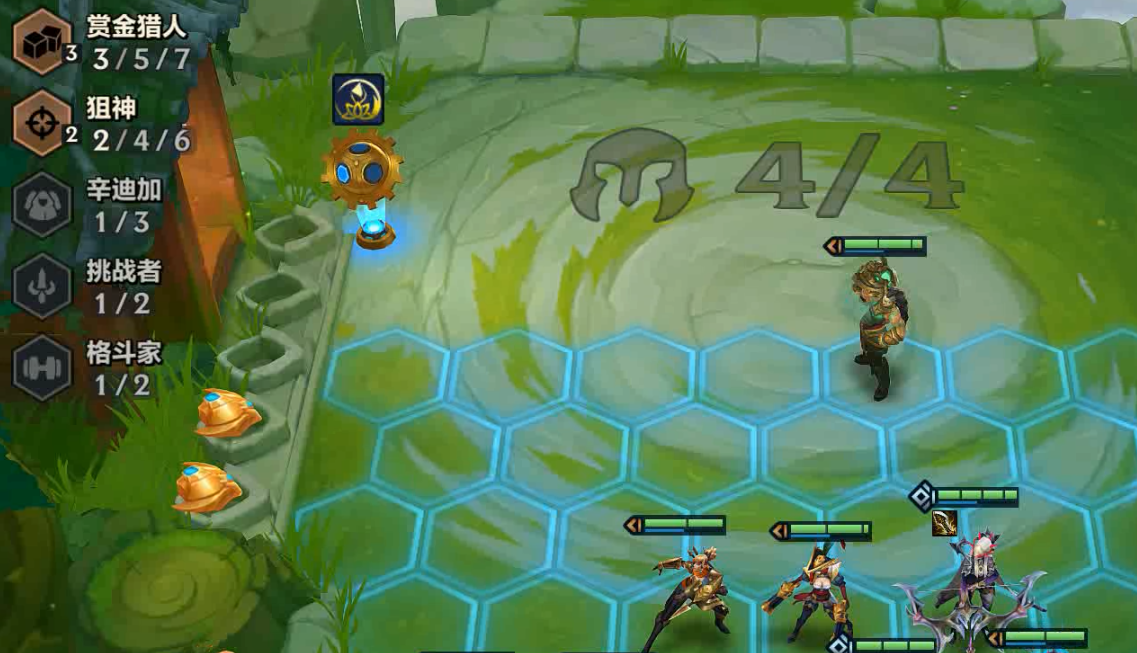Open the 赏金猎人 trait entry
The image size is (1137, 653).
click(x=42, y=41)
